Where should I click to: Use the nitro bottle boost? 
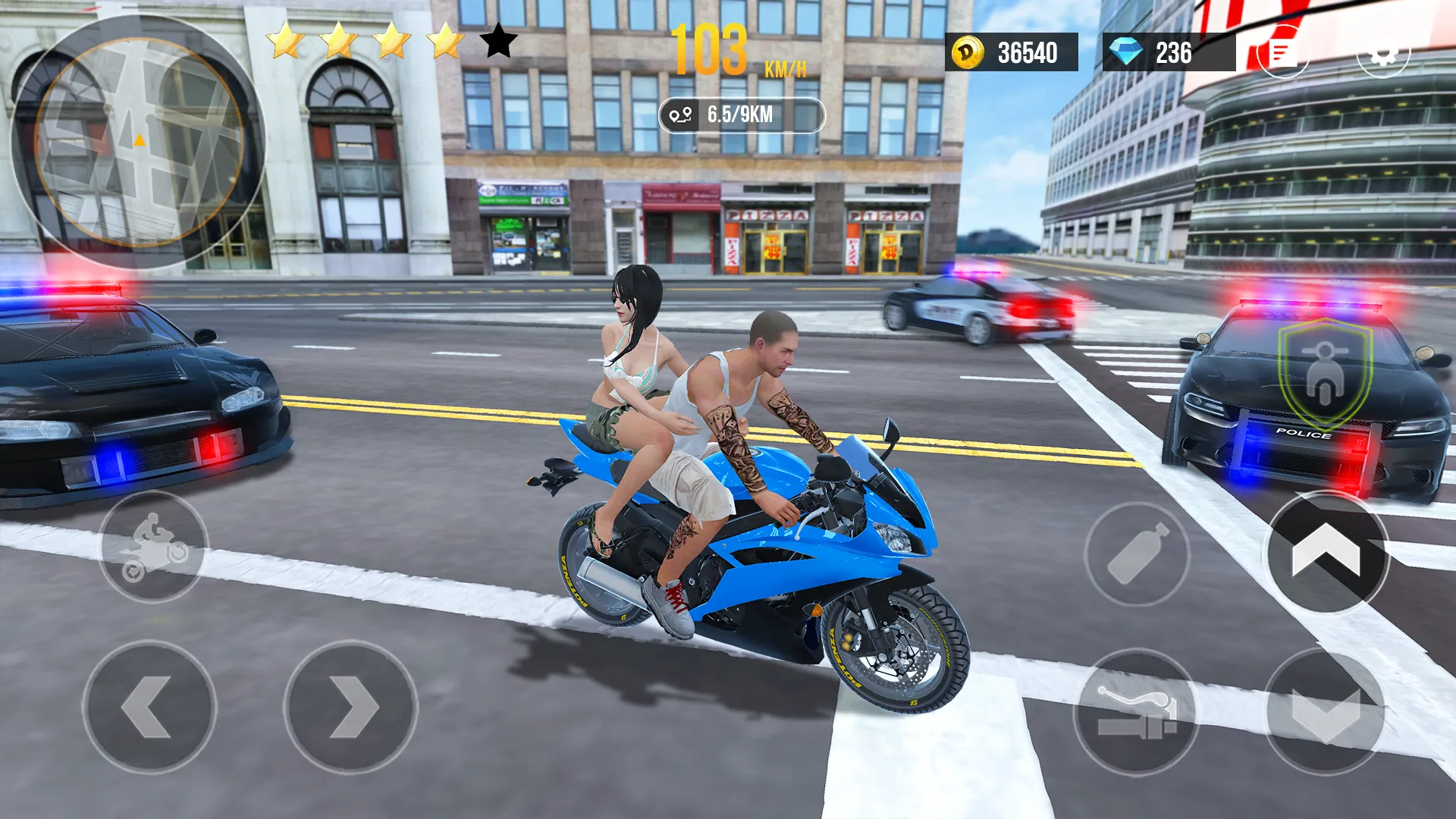click(1137, 554)
